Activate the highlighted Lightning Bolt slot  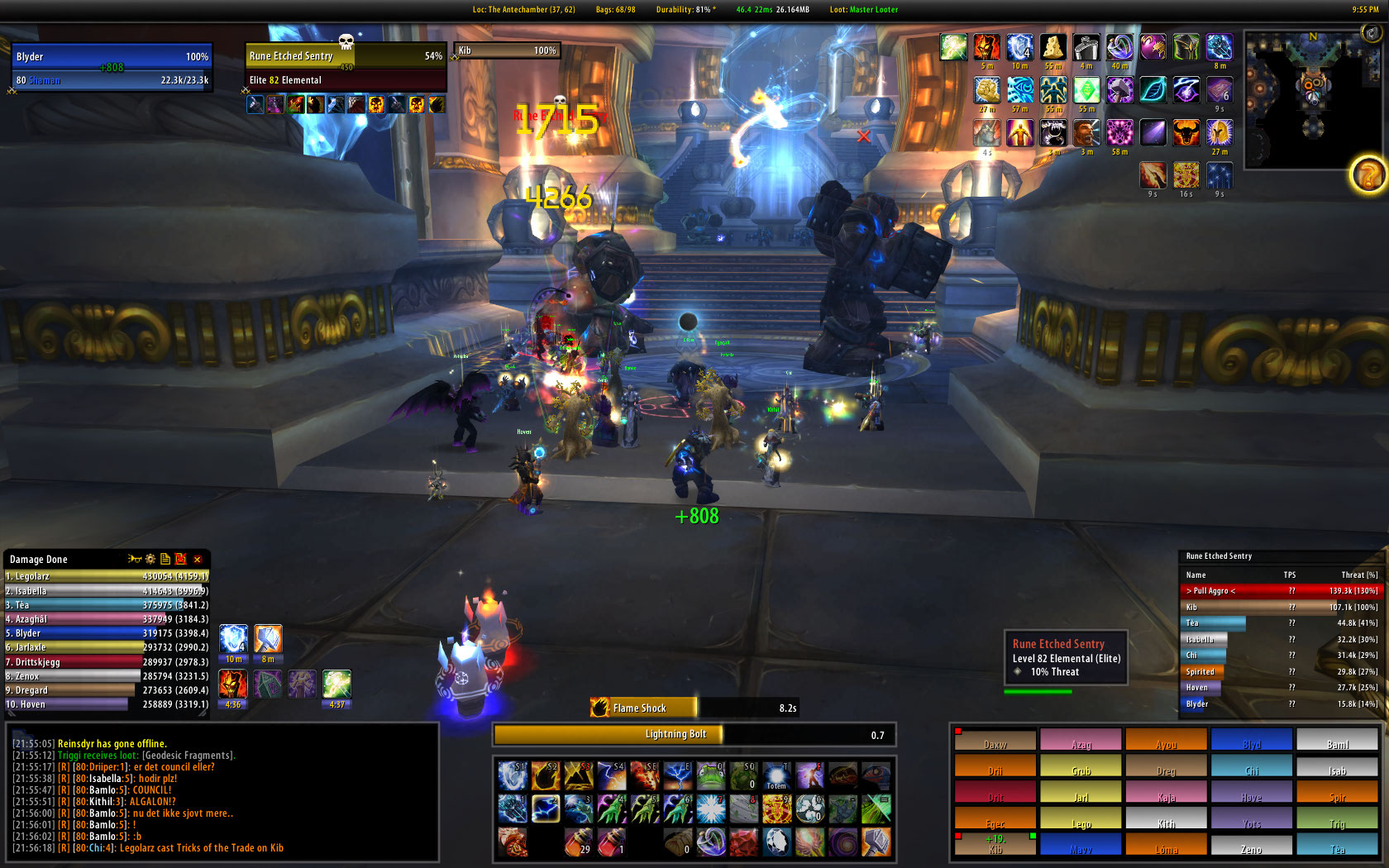tap(546, 808)
